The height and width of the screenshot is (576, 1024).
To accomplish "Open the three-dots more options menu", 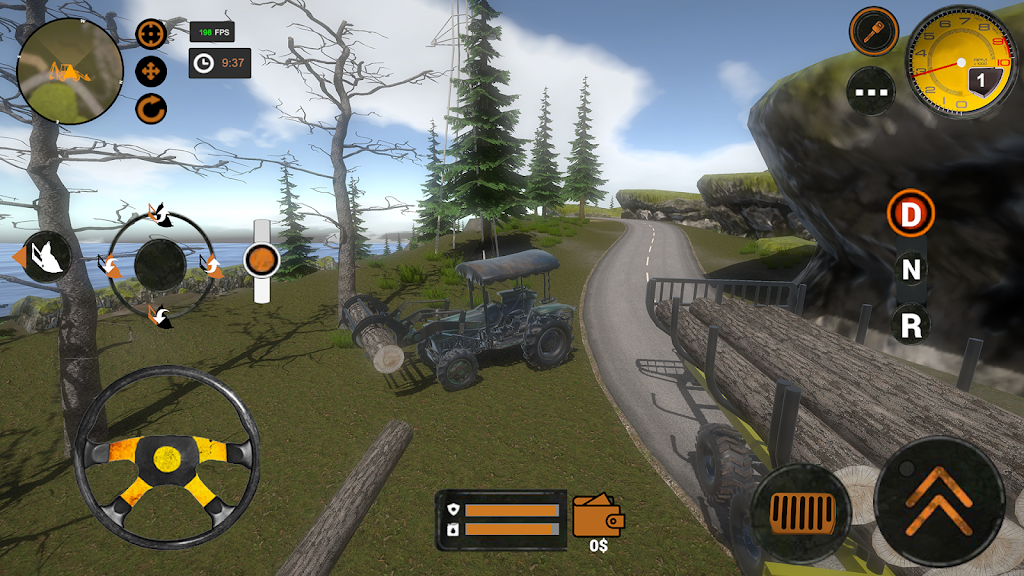I will [870, 91].
